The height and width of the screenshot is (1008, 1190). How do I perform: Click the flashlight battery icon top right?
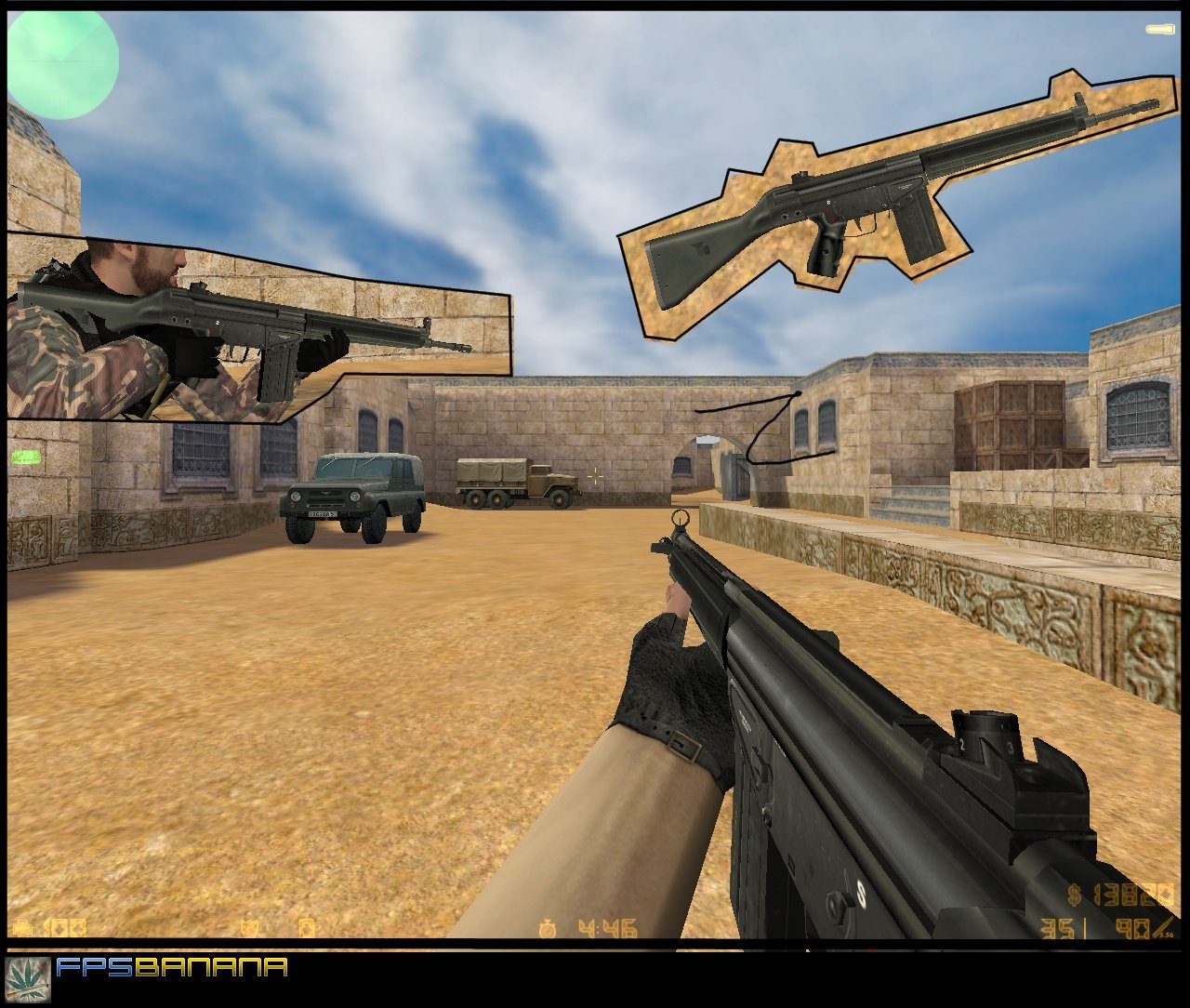[x=1159, y=28]
